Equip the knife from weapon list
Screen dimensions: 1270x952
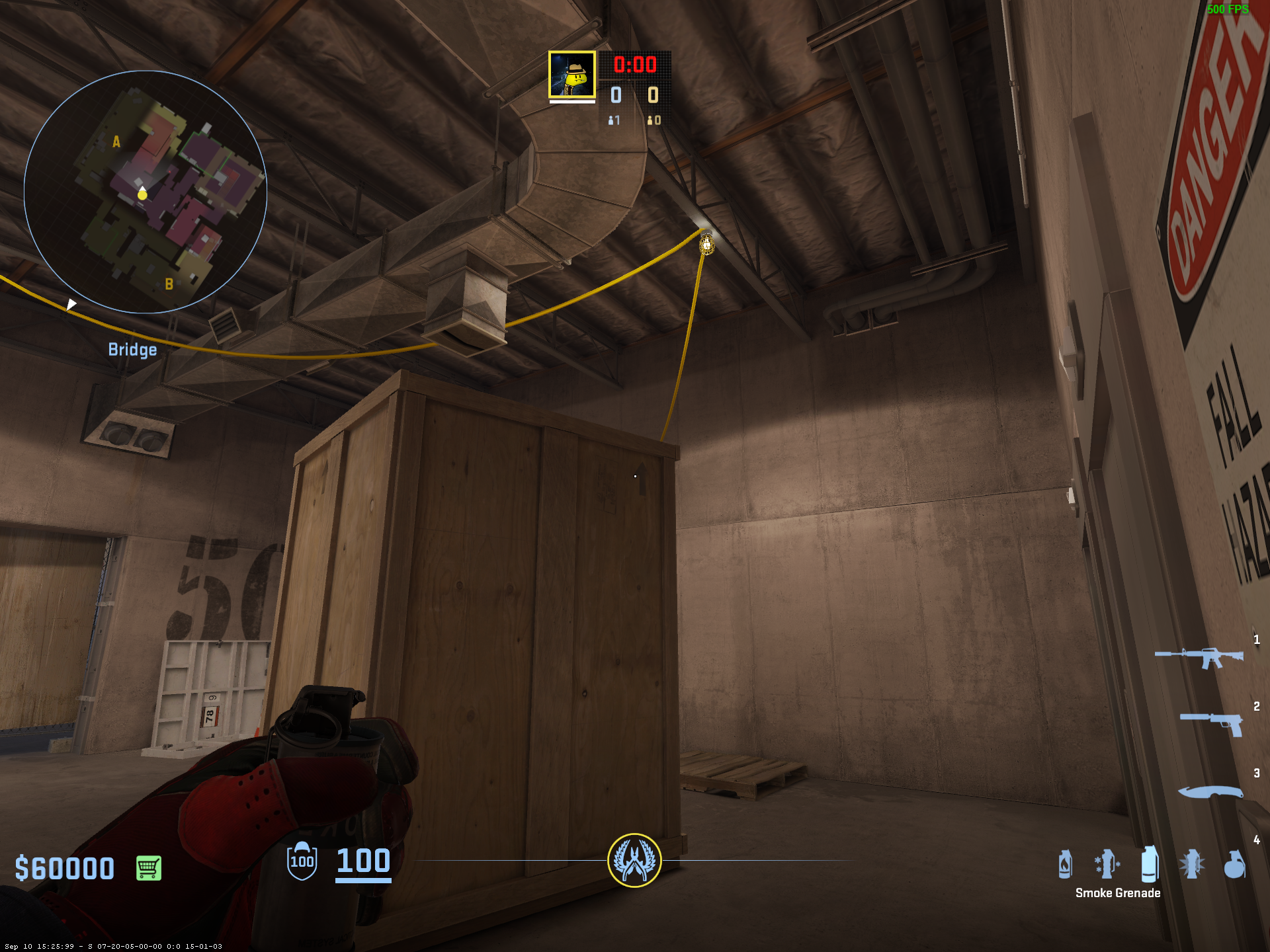(1210, 791)
